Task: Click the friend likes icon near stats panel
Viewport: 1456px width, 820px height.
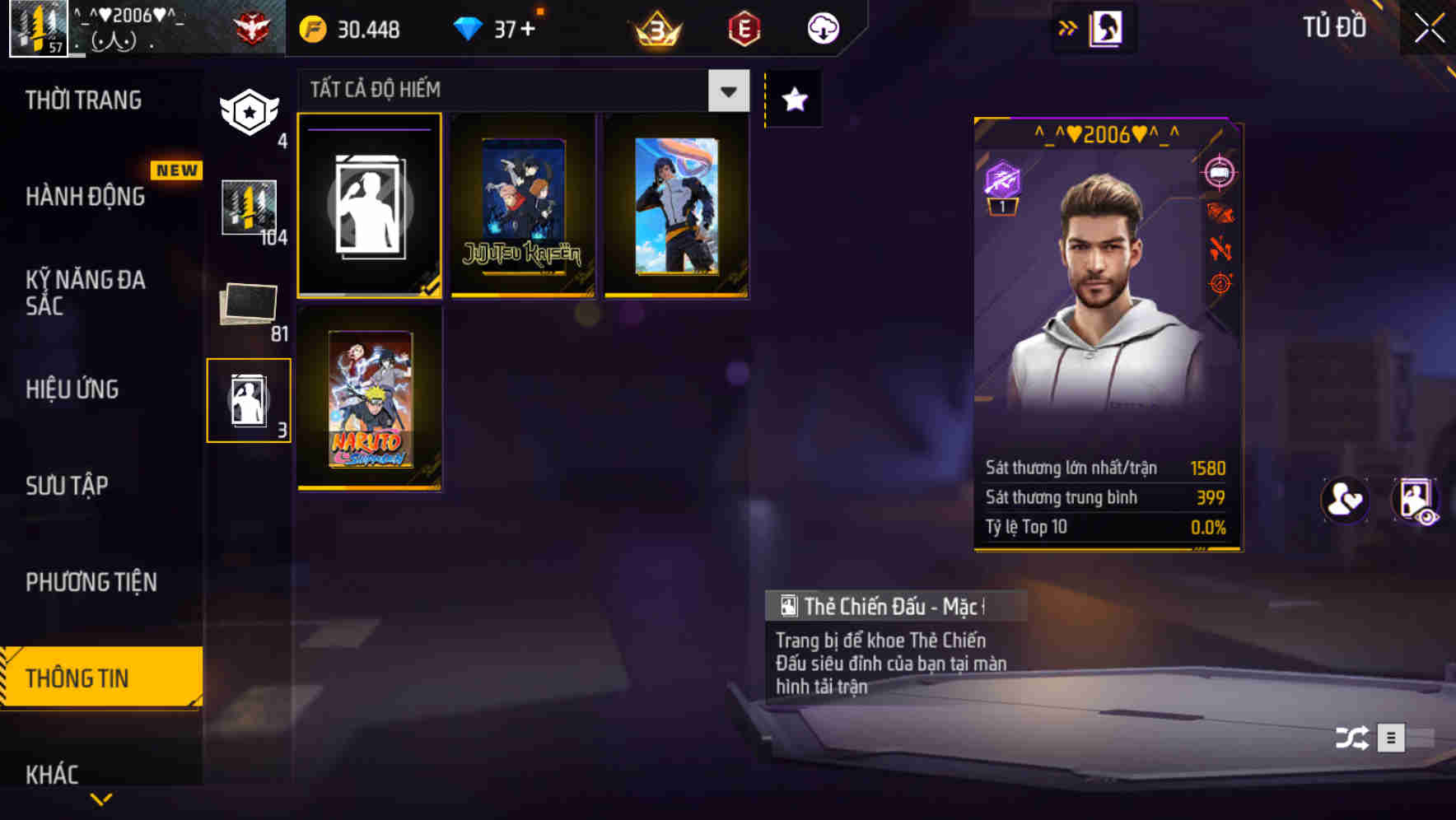Action: [x=1346, y=501]
